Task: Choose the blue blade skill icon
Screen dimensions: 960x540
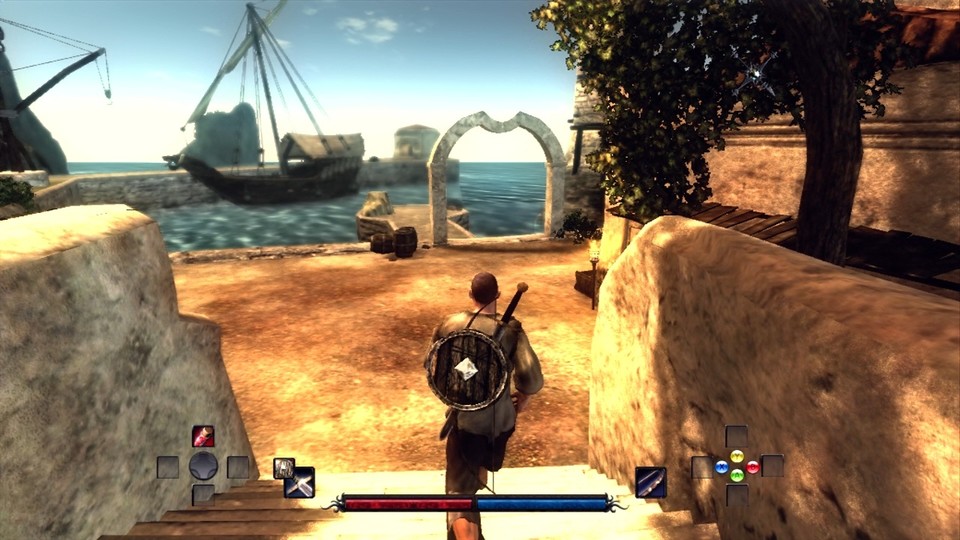Action: [x=651, y=482]
